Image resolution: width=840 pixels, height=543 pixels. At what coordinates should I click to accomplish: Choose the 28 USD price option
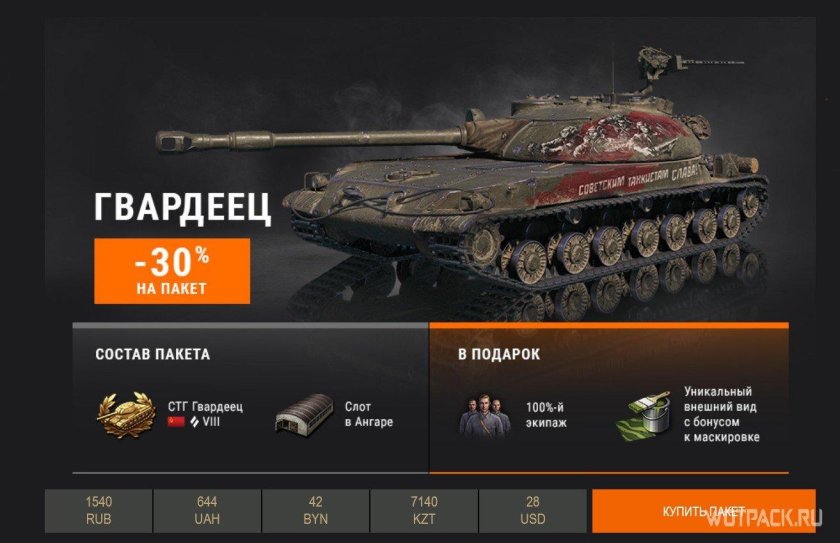tap(533, 510)
